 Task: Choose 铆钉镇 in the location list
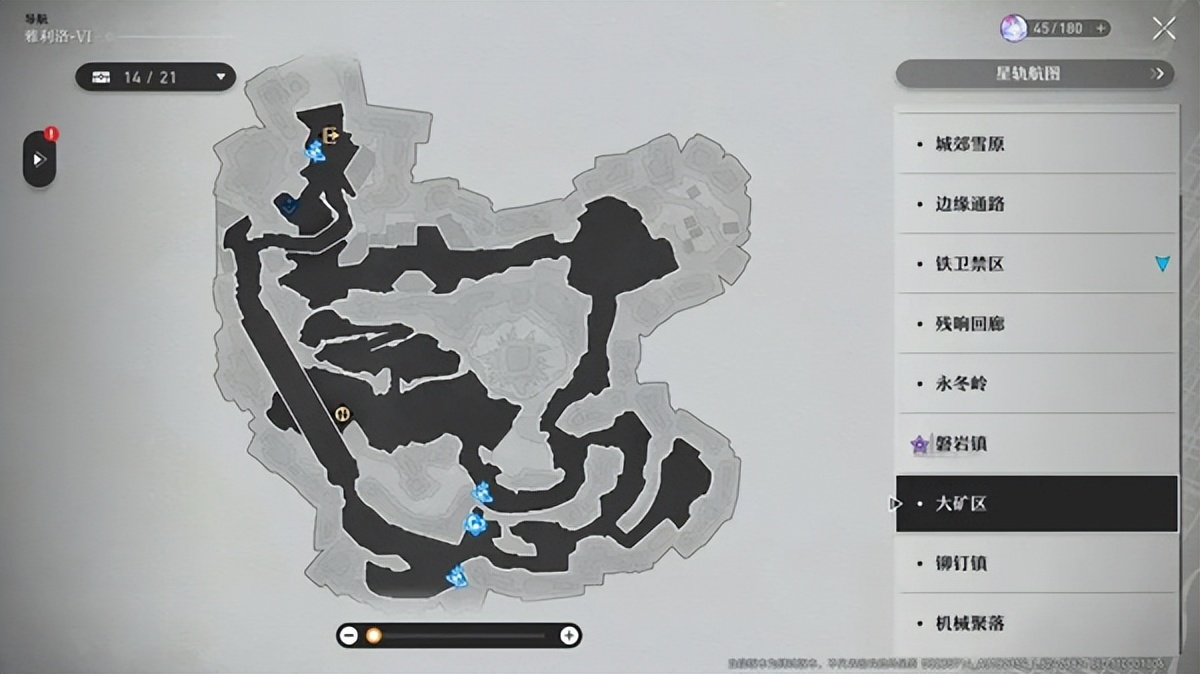click(x=1036, y=564)
